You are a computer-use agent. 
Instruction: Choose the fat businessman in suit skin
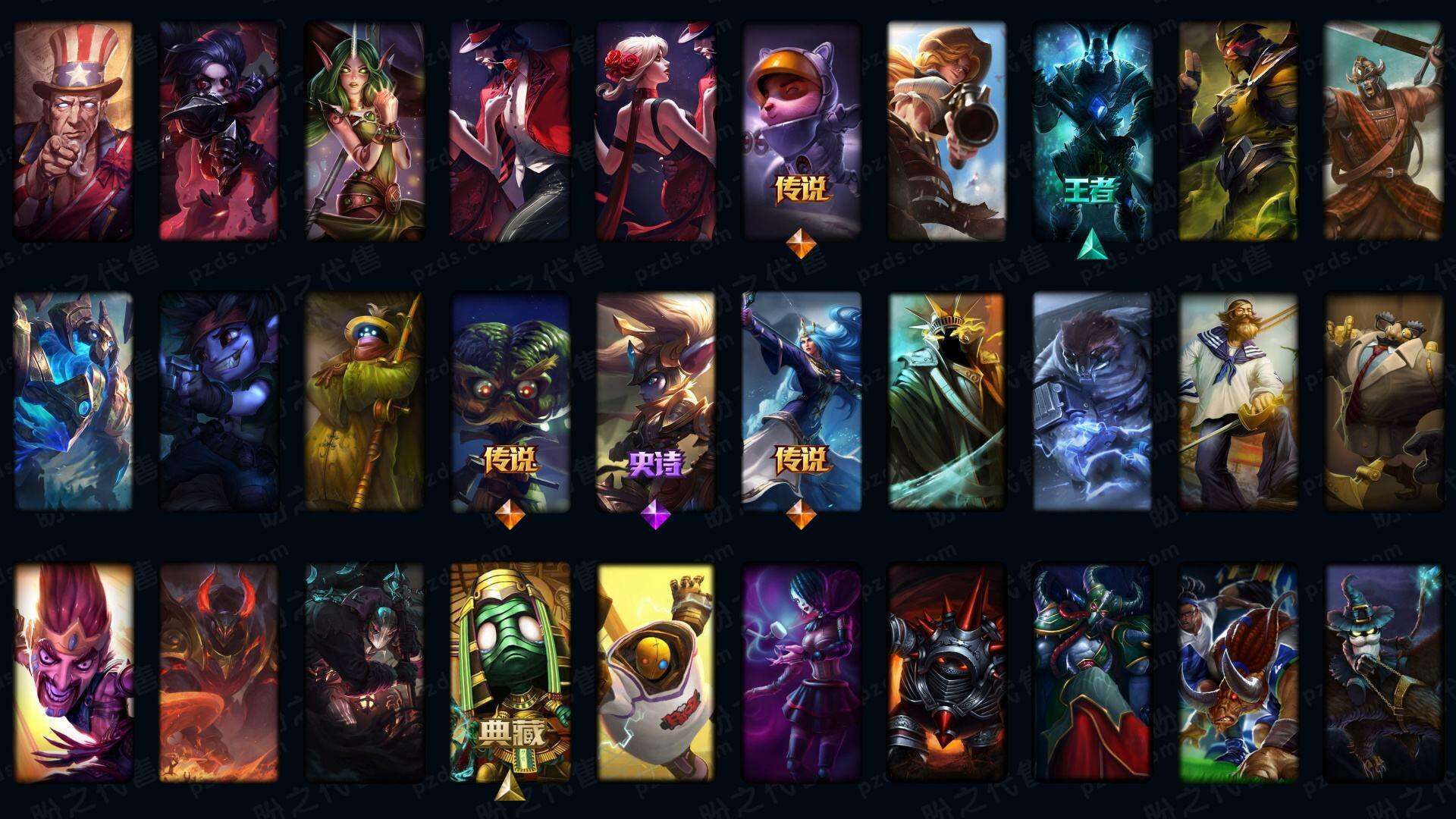1383,402
